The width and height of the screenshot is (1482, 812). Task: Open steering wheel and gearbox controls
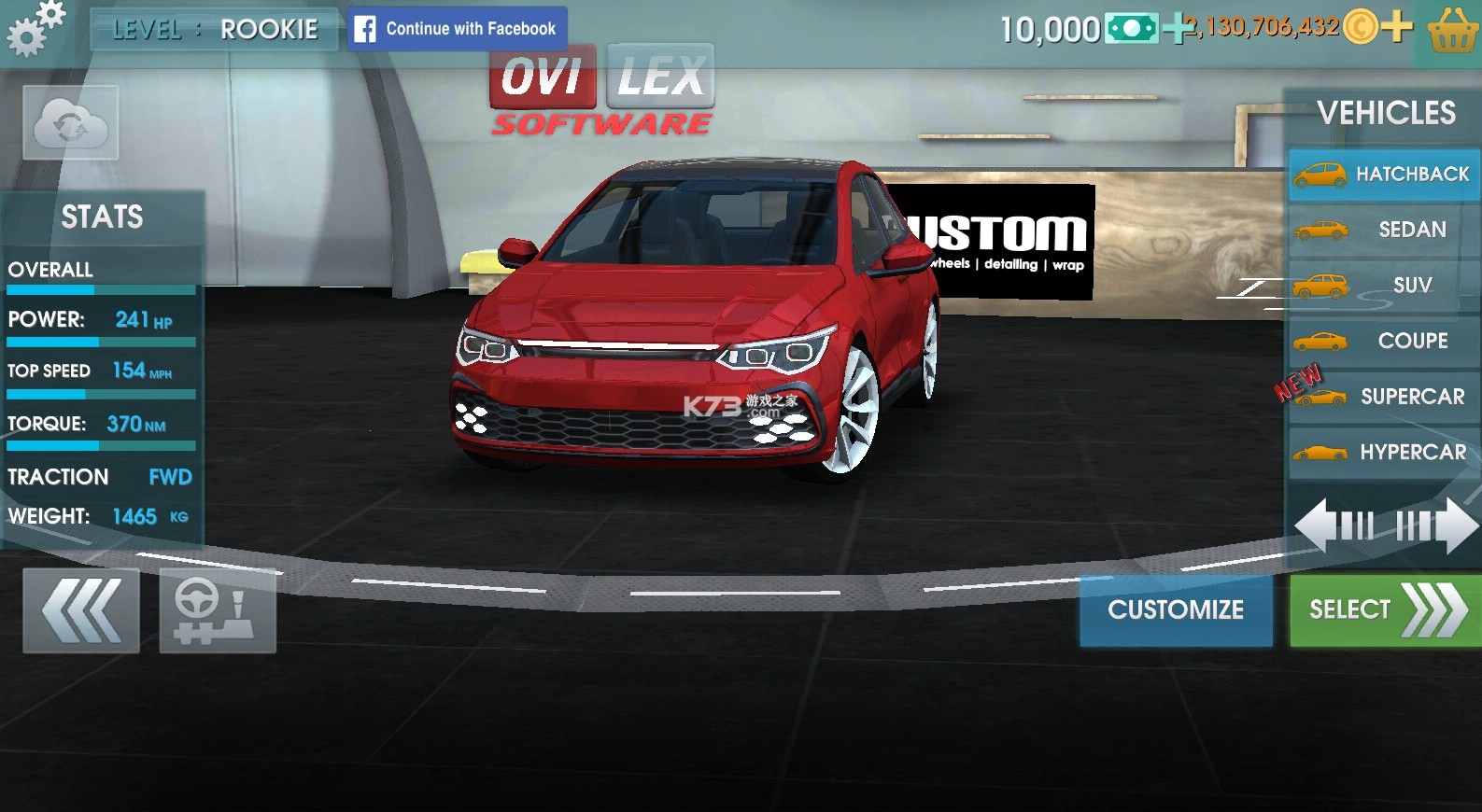click(x=218, y=610)
